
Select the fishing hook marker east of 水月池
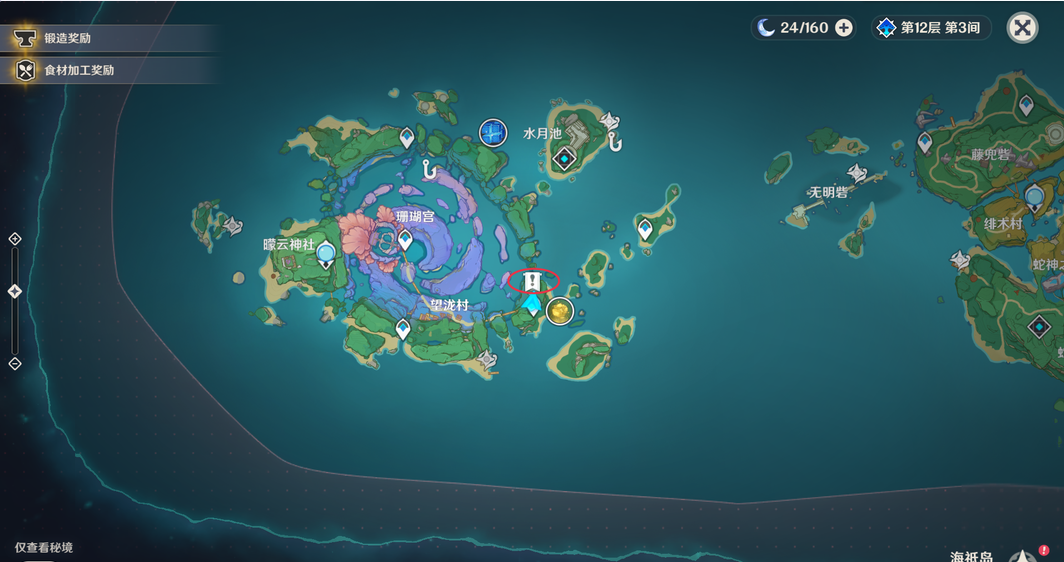[614, 143]
